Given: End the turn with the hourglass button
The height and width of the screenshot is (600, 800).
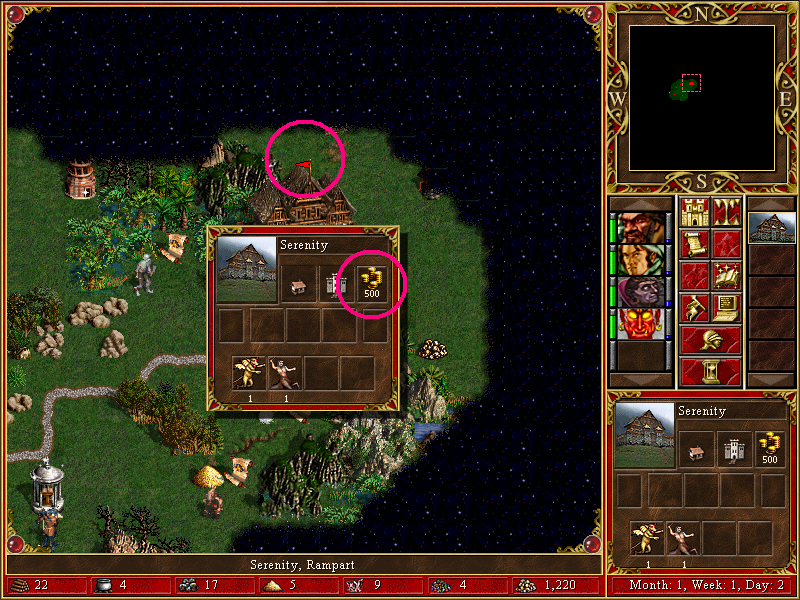Looking at the screenshot, I should point(710,371).
